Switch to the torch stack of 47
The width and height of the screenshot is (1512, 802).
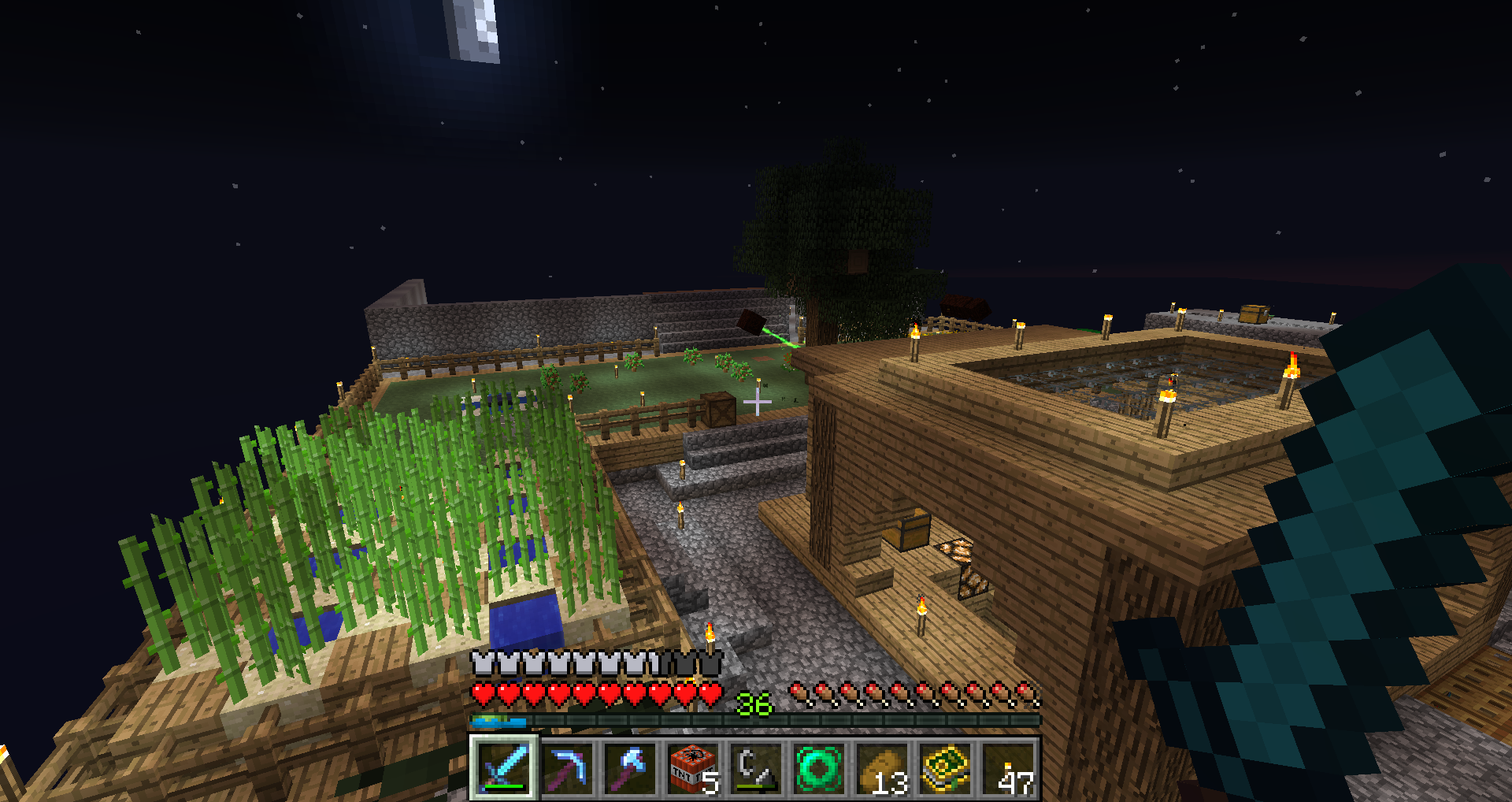(x=1008, y=768)
